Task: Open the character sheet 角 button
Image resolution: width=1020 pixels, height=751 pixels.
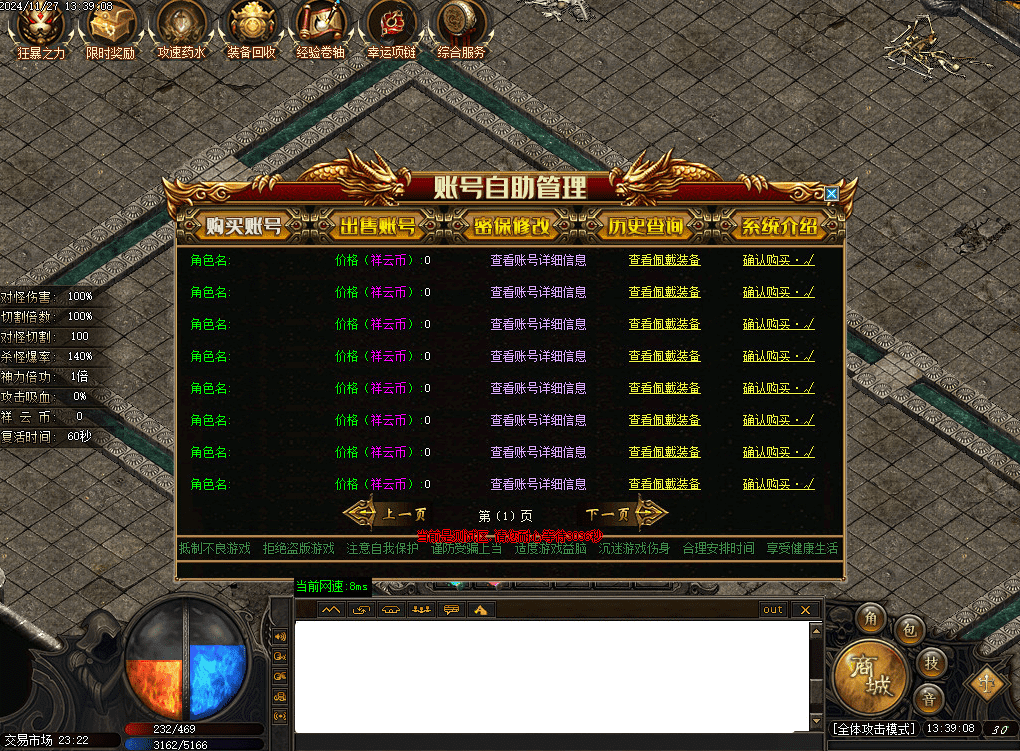Action: click(871, 618)
